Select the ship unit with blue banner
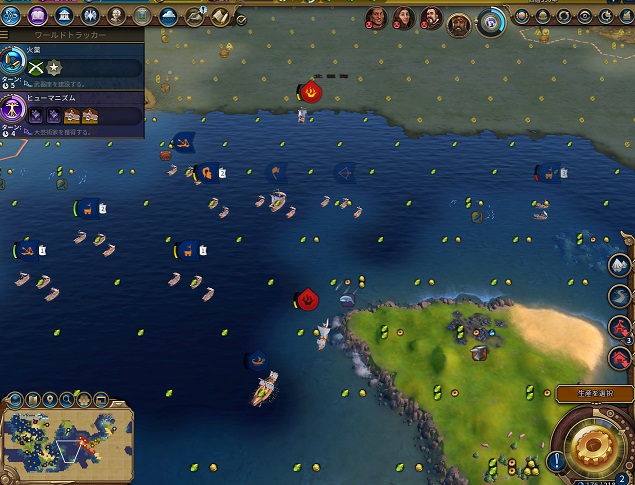Screen dimensions: 635x485 (266, 387)
